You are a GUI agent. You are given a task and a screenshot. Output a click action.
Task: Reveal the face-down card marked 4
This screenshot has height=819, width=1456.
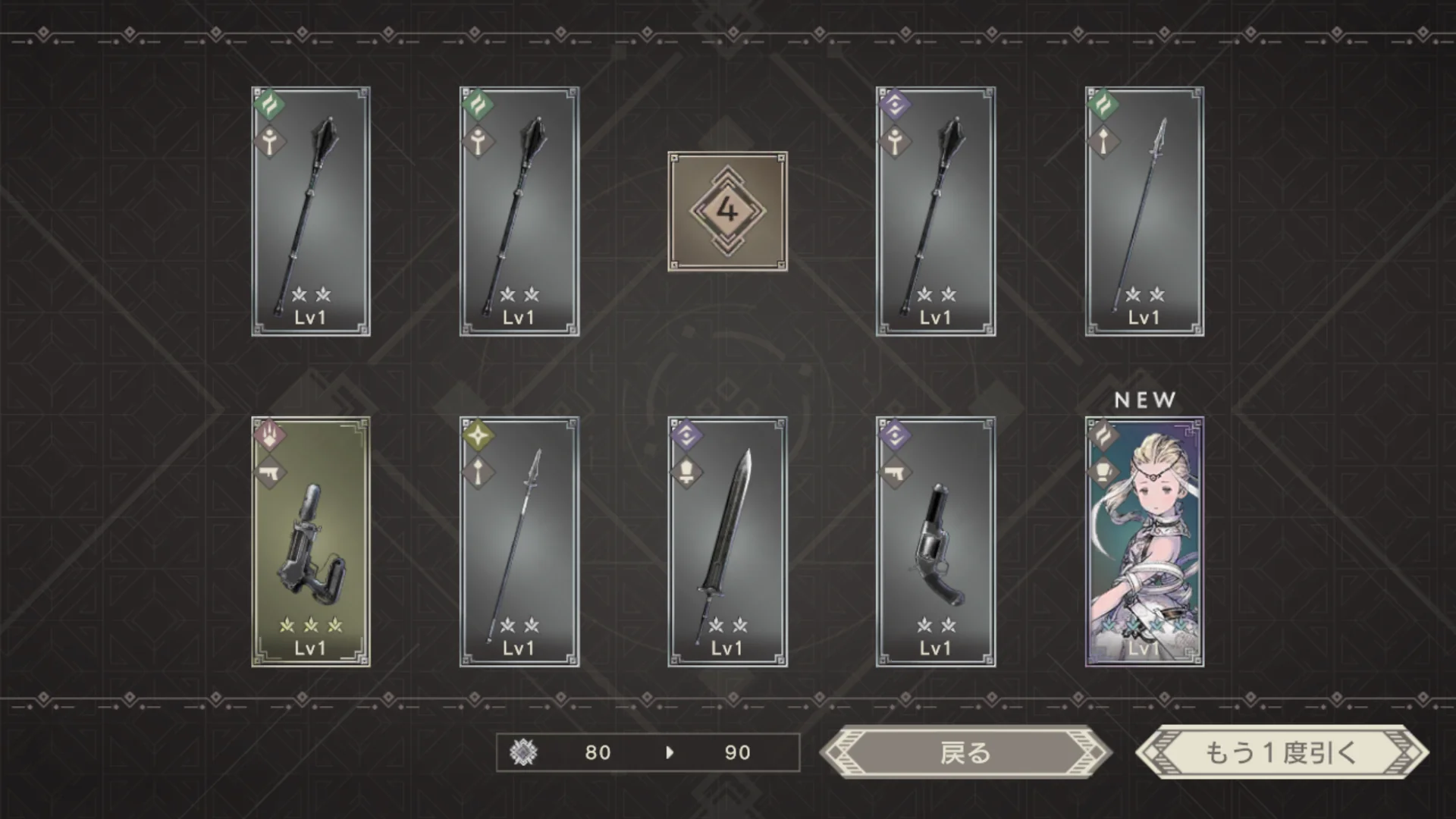(727, 212)
